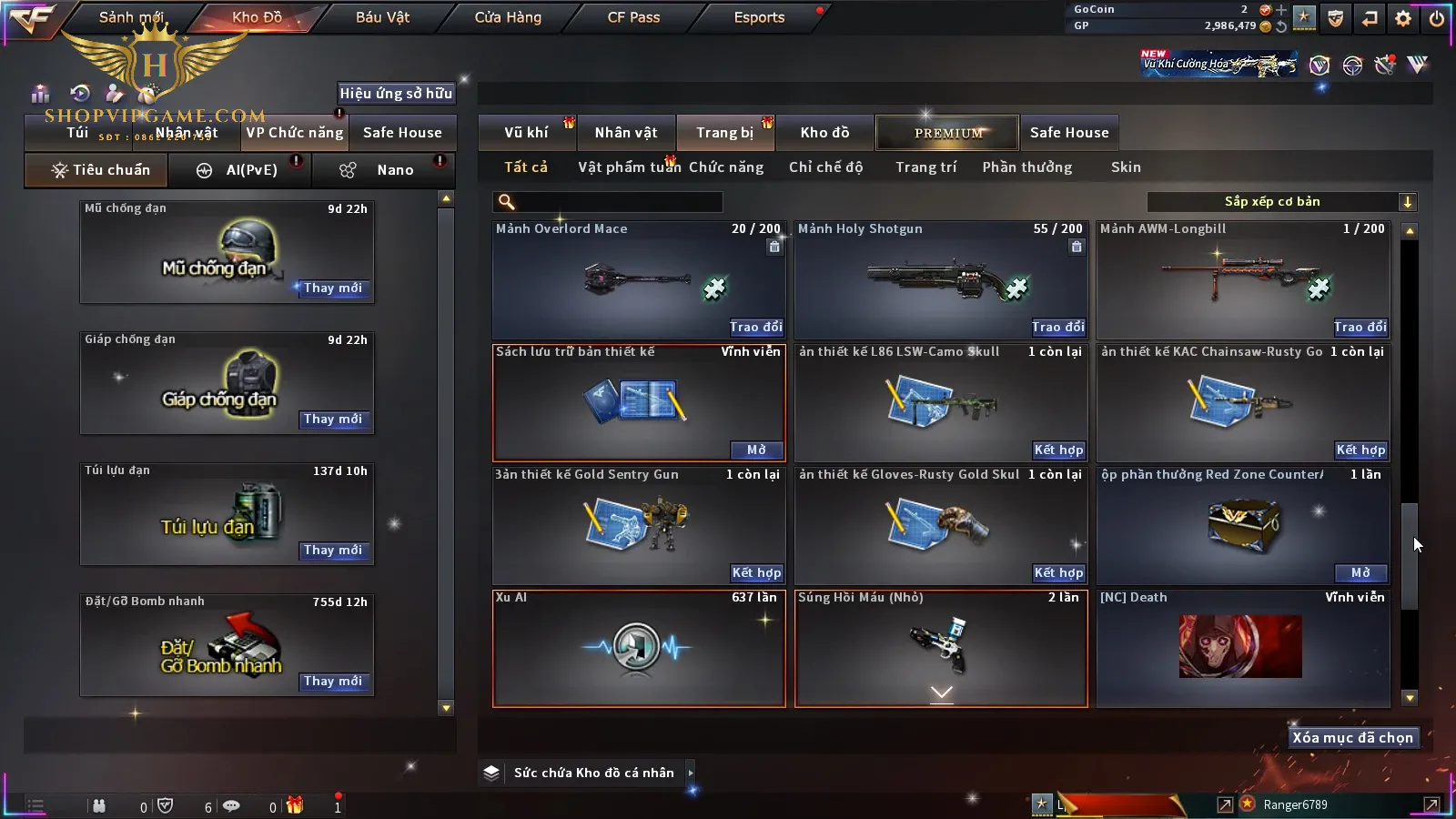Combine the Gold Sentry Gun blueprint
Image resolution: width=1456 pixels, height=819 pixels.
tap(755, 572)
